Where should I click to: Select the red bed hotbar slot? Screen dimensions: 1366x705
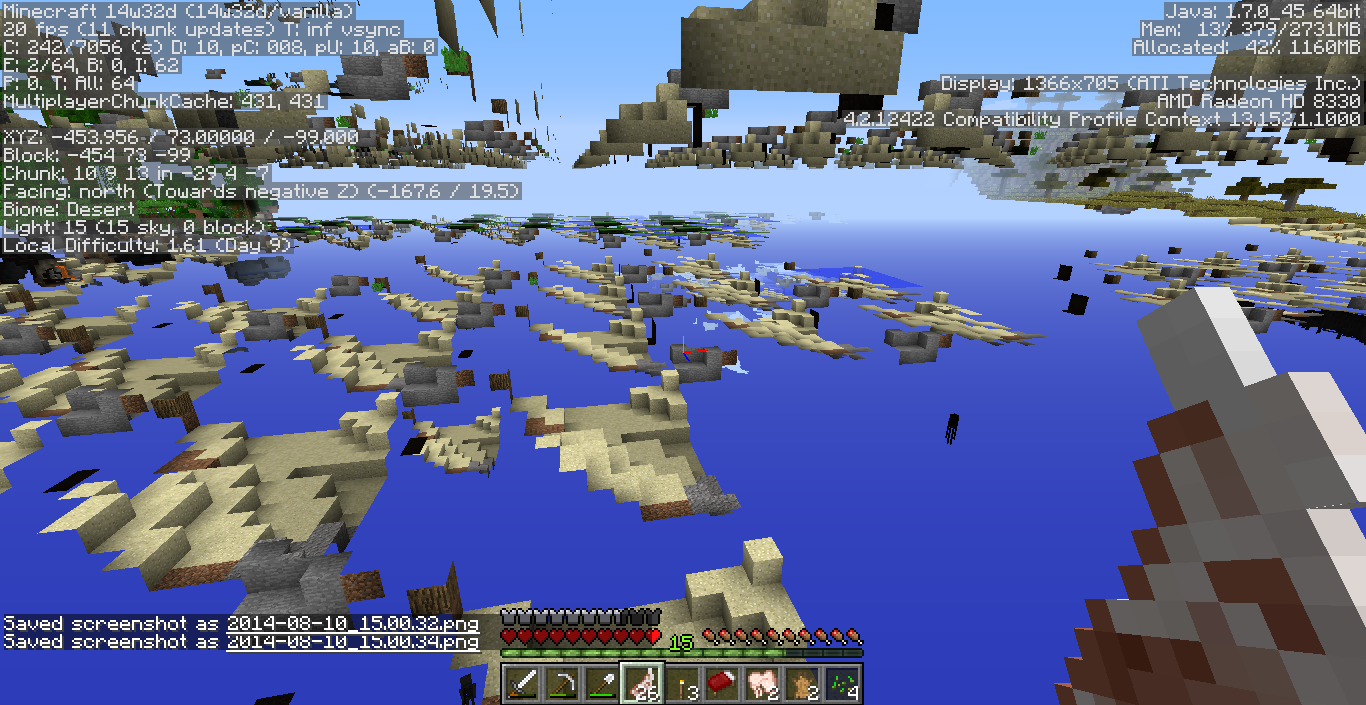pyautogui.click(x=722, y=684)
